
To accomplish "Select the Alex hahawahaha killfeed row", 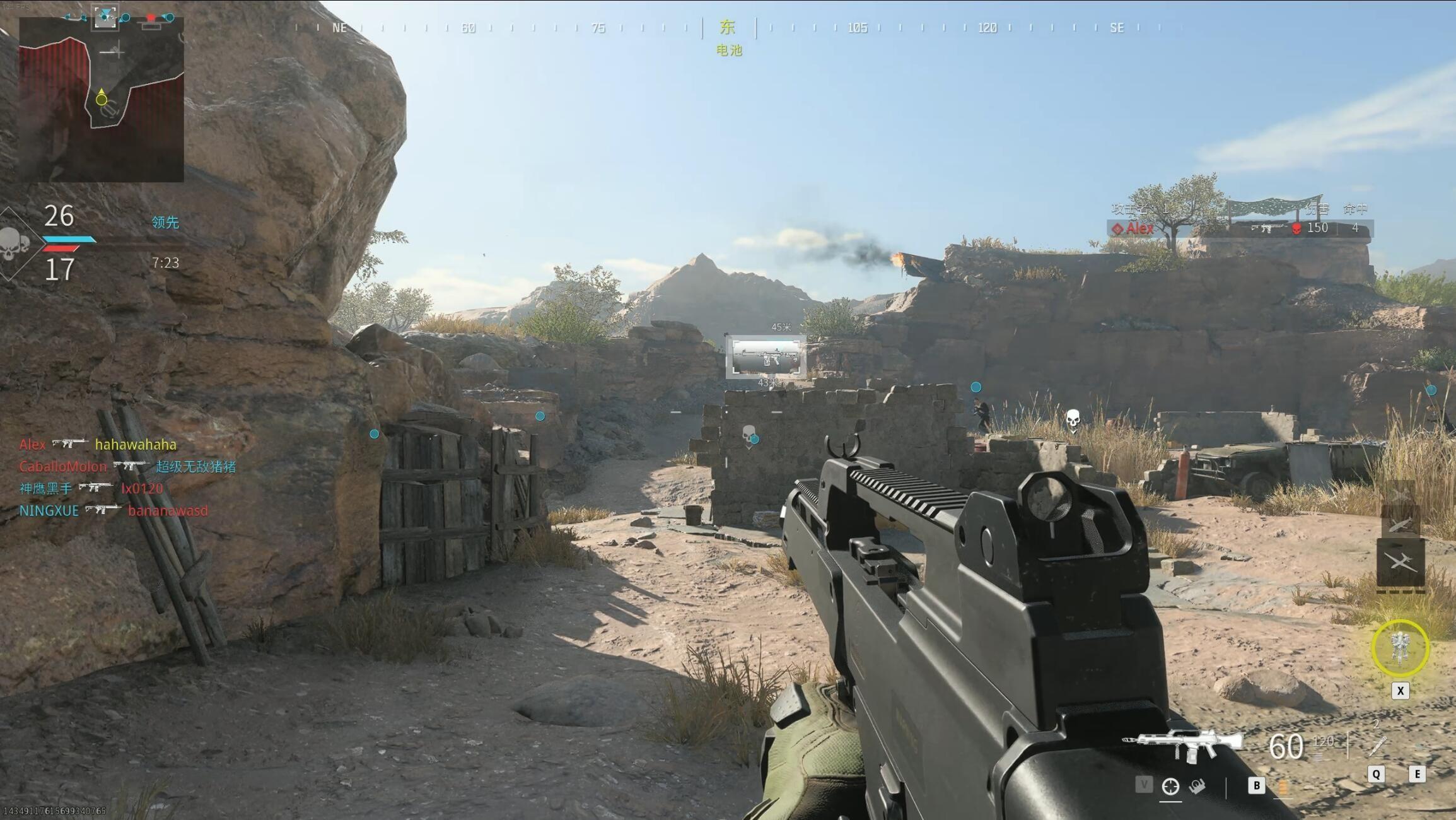I will coord(98,445).
